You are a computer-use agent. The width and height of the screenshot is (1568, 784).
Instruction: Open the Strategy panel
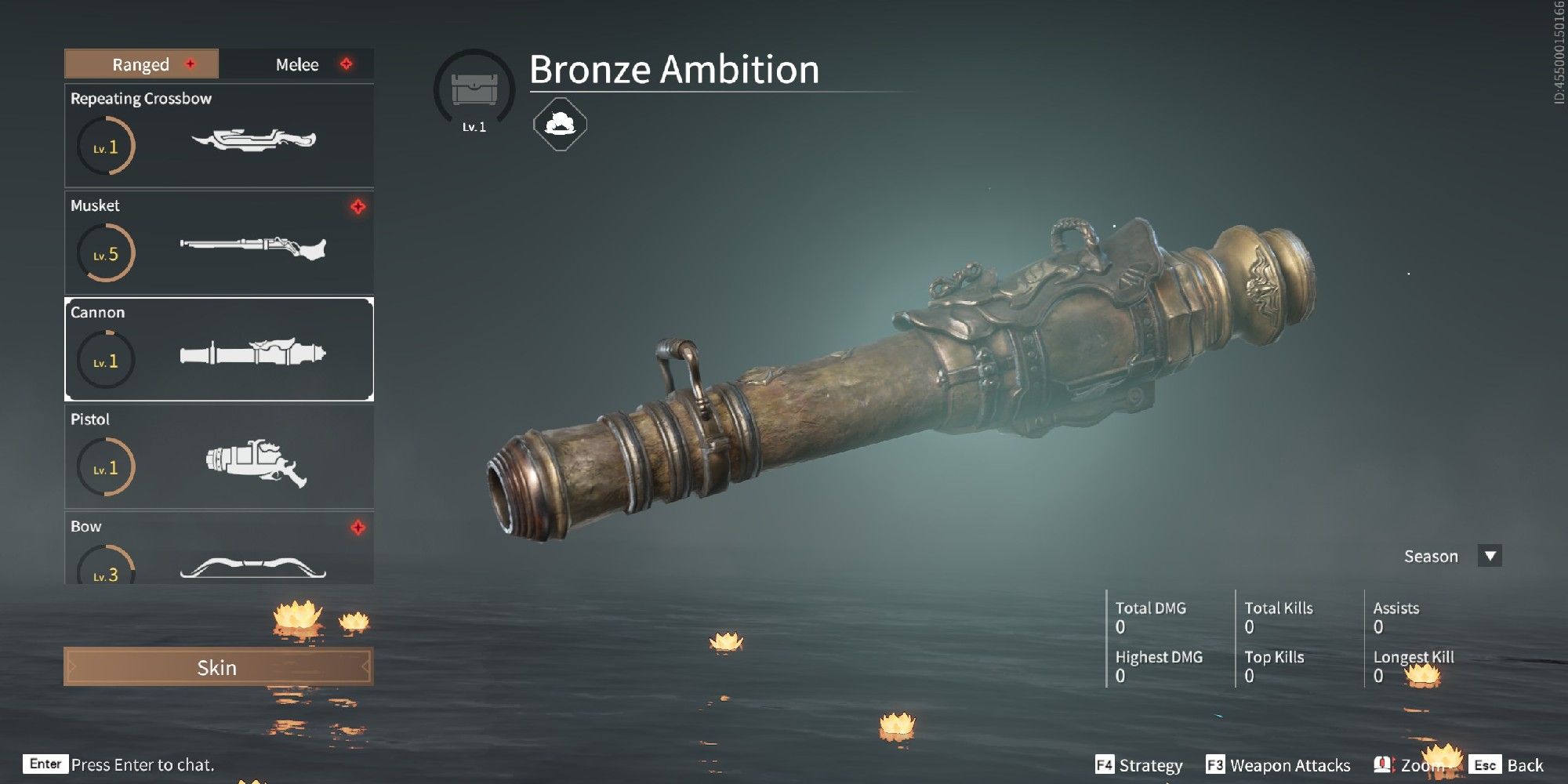click(1139, 765)
